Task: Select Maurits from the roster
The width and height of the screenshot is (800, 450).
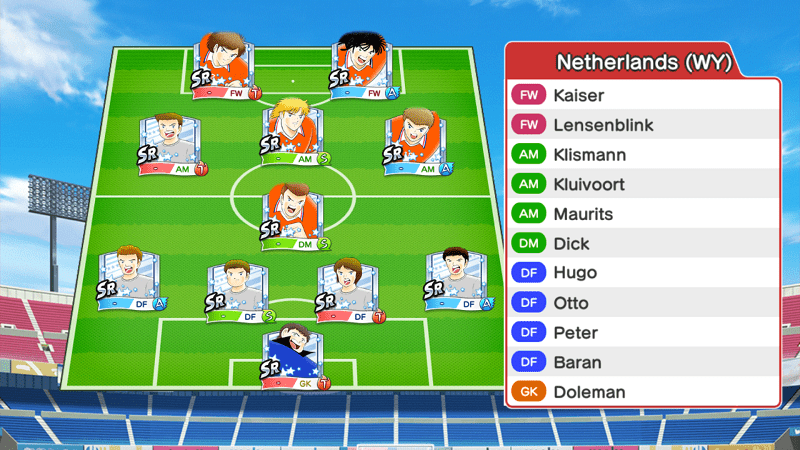Action: (642, 214)
